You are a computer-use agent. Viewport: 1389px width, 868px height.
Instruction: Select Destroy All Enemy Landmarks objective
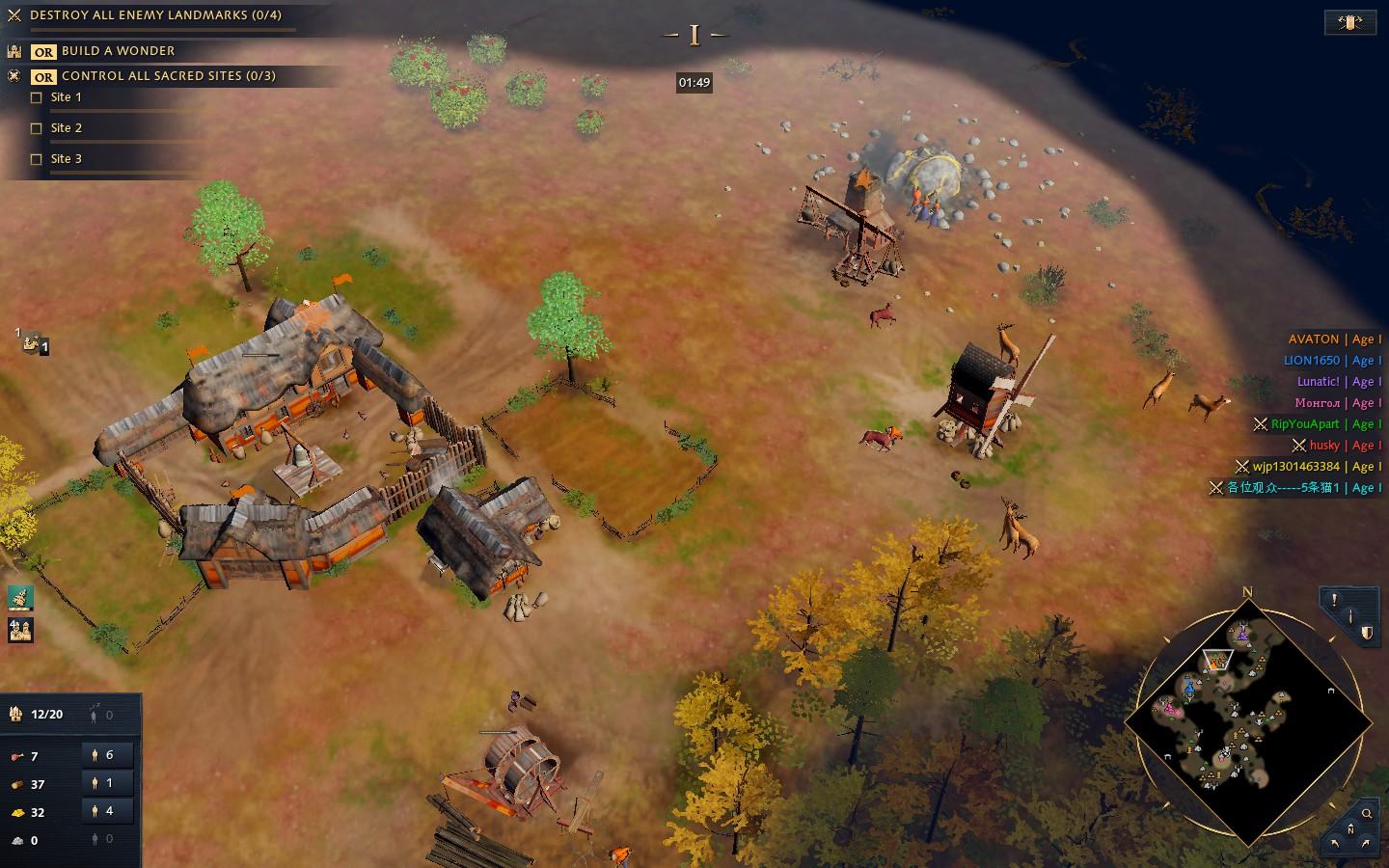pyautogui.click(x=154, y=15)
